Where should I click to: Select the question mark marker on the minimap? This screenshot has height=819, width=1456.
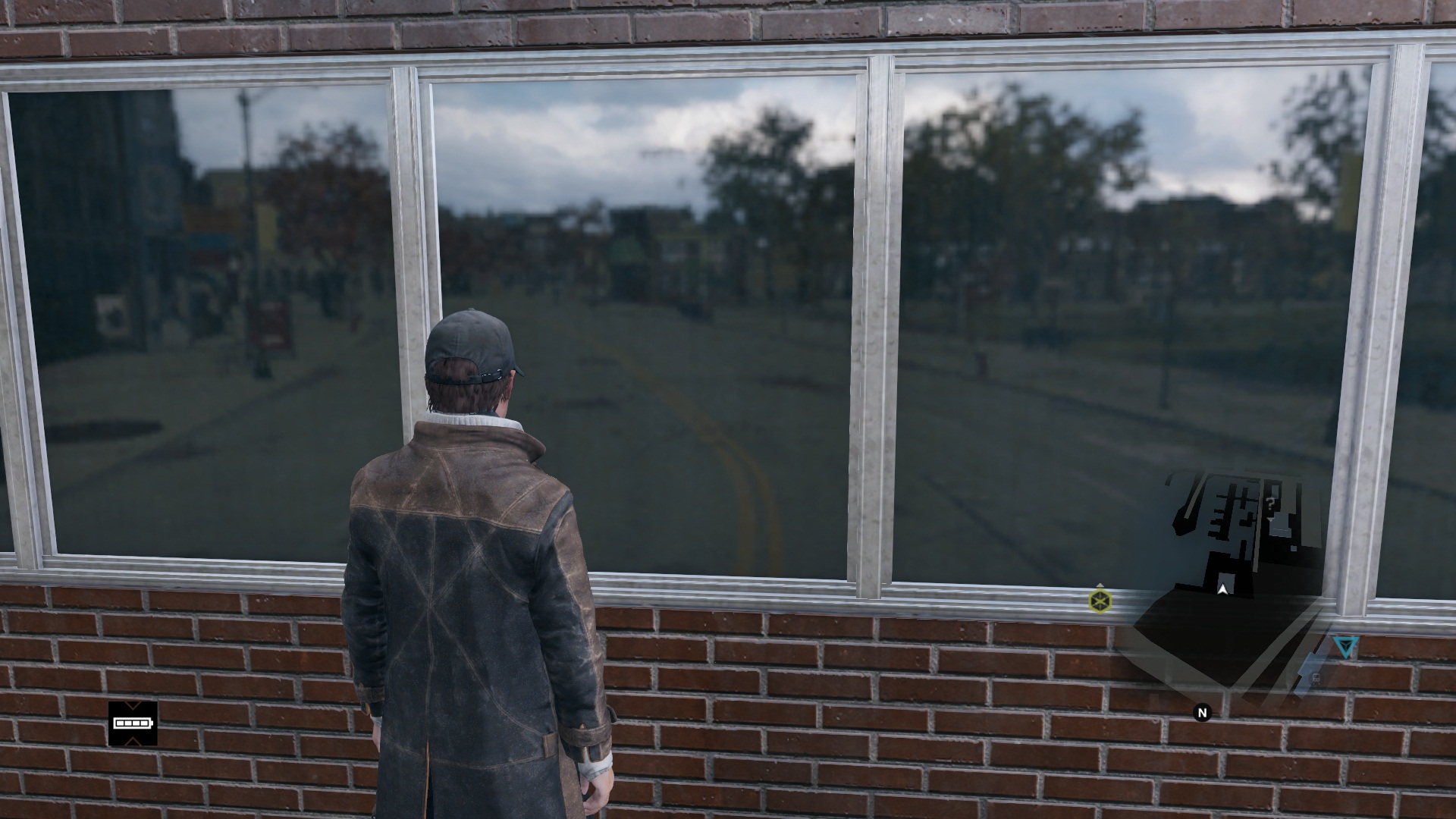click(1269, 502)
